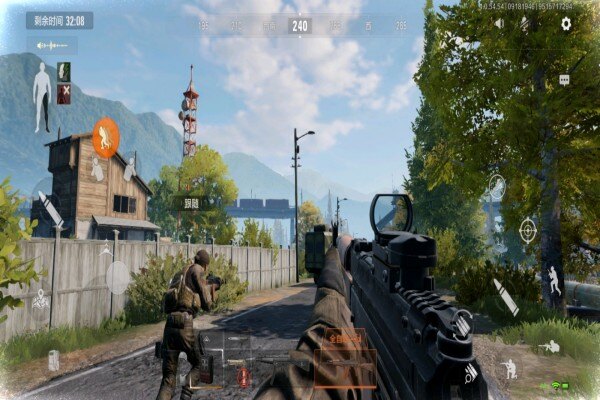Tap the compass heading 240 marker
The height and width of the screenshot is (400, 600).
tap(299, 25)
